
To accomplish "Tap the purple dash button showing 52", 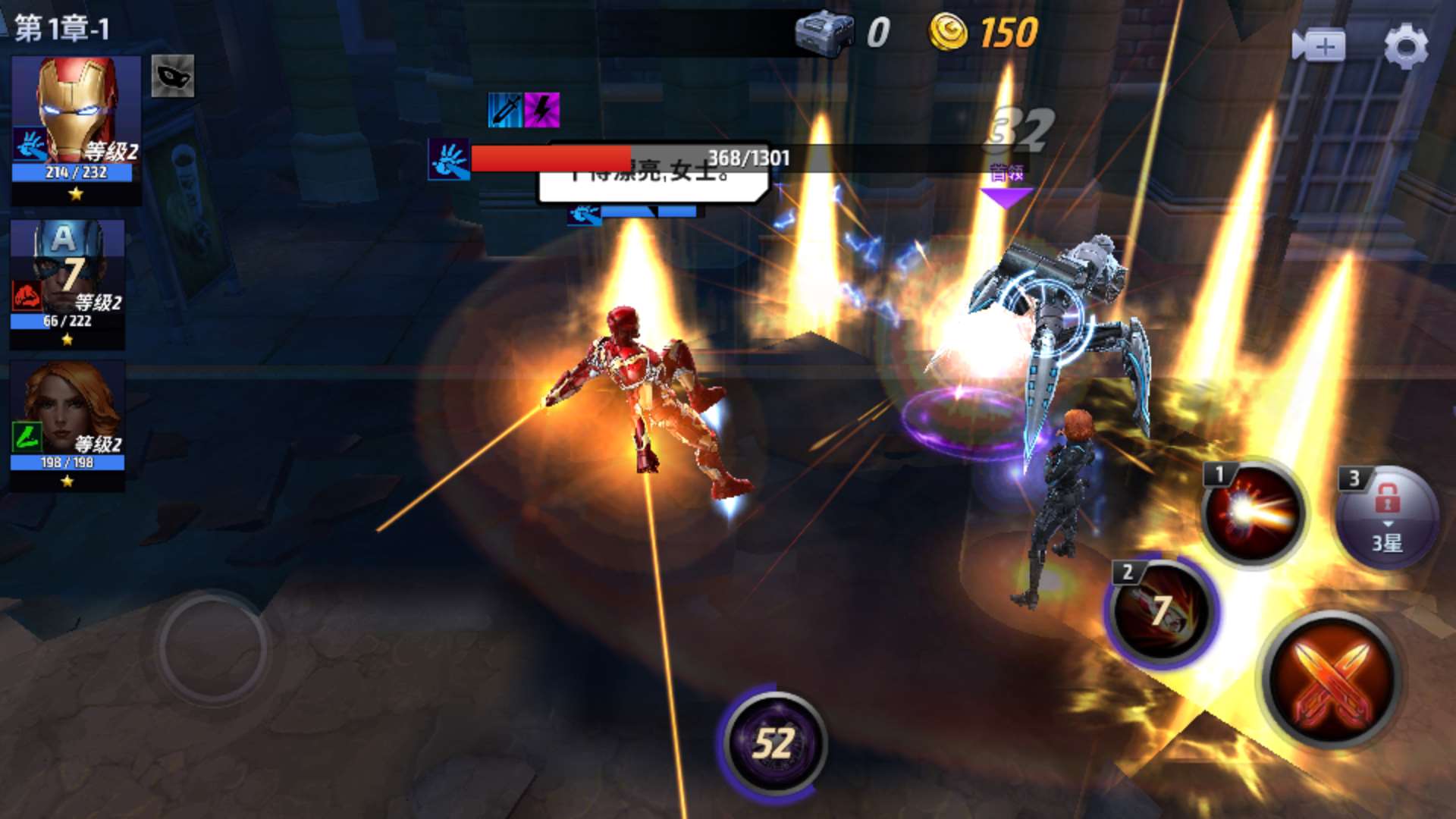I will 773,743.
